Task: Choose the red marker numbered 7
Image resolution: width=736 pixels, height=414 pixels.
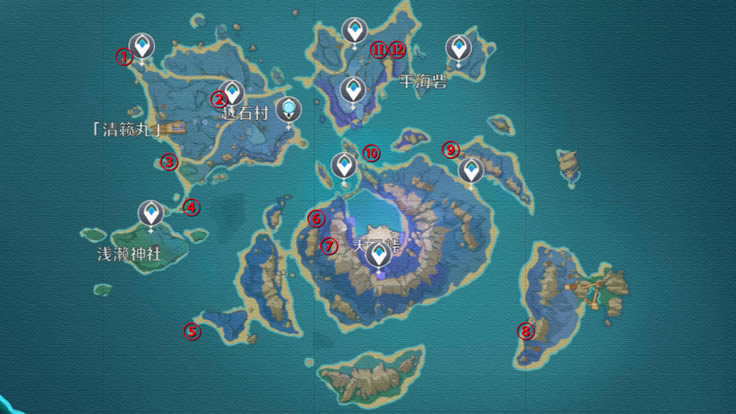Action: (328, 245)
